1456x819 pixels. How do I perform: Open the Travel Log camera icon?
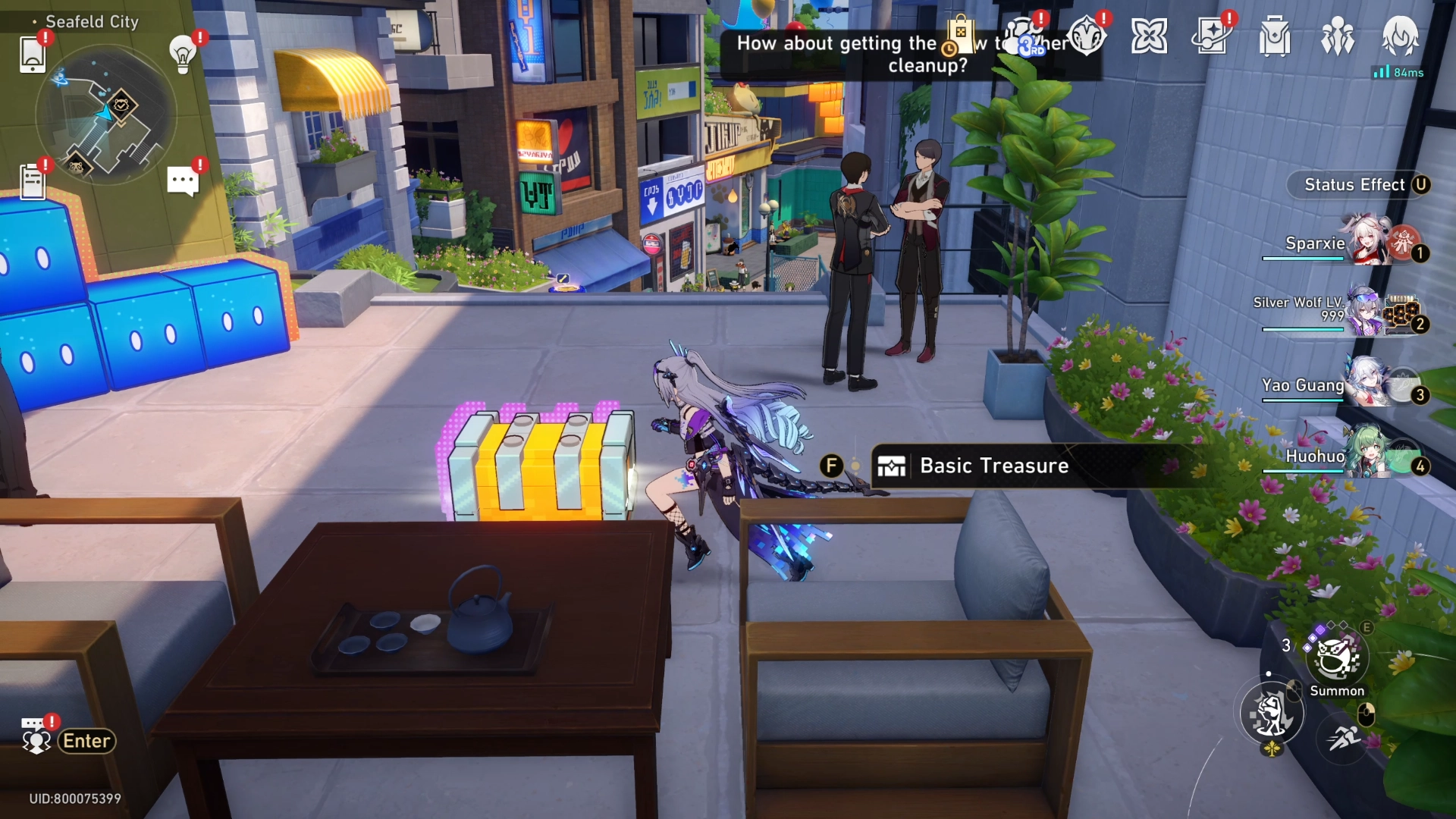[1213, 36]
